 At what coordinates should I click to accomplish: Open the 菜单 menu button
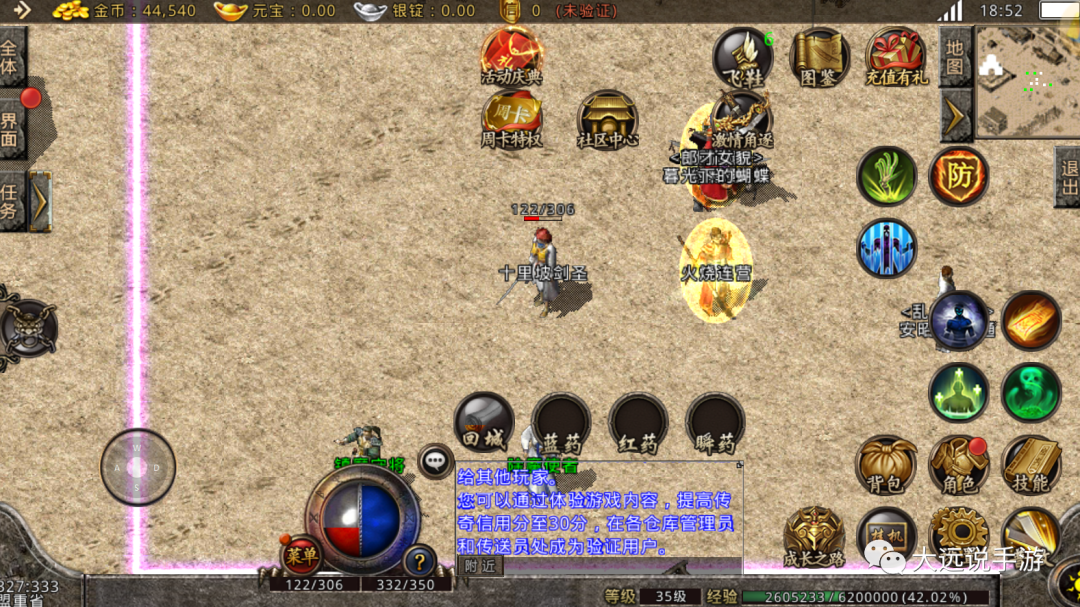pos(301,555)
